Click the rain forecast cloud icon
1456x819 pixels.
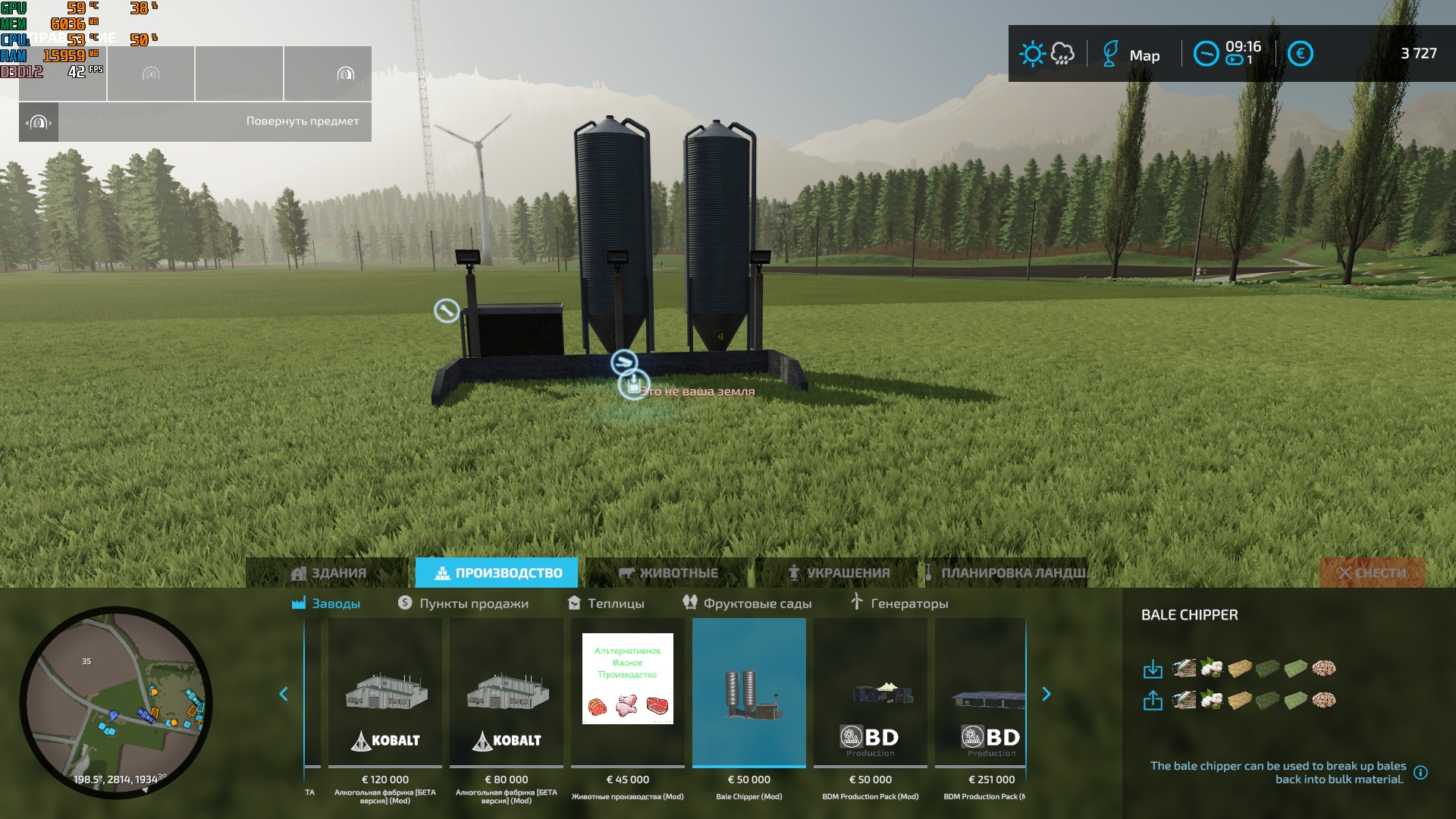coord(1061,54)
